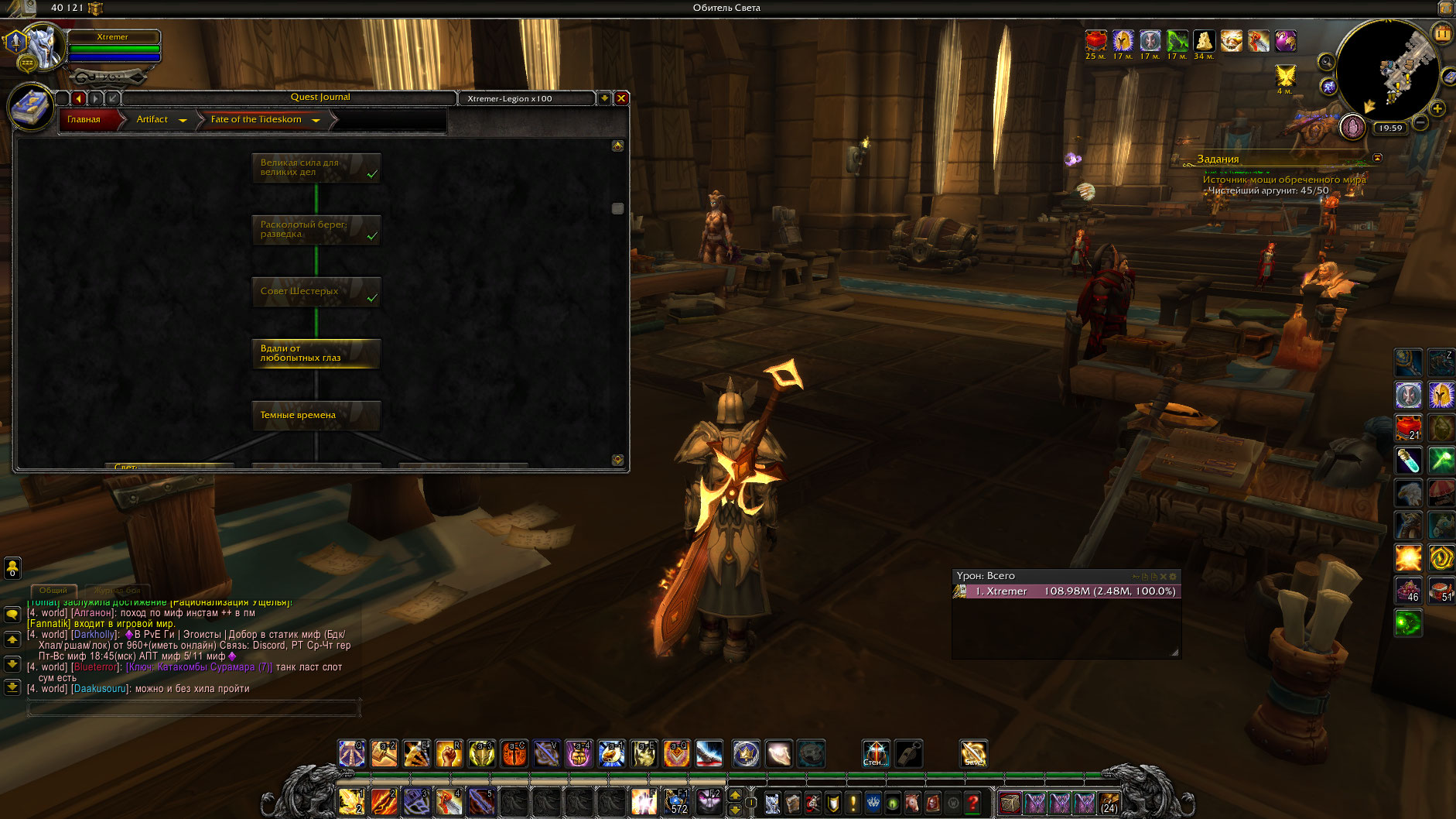The image size is (1456, 819).
Task: Click the journal's red back arrow
Action: coord(78,98)
